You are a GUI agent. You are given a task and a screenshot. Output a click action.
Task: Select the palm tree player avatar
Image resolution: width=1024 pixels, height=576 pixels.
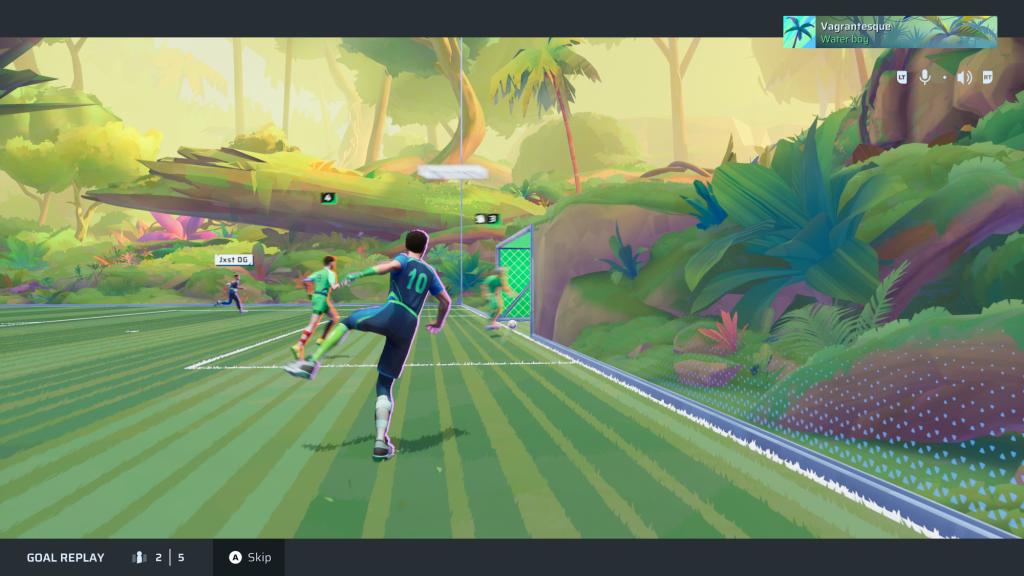[799, 32]
